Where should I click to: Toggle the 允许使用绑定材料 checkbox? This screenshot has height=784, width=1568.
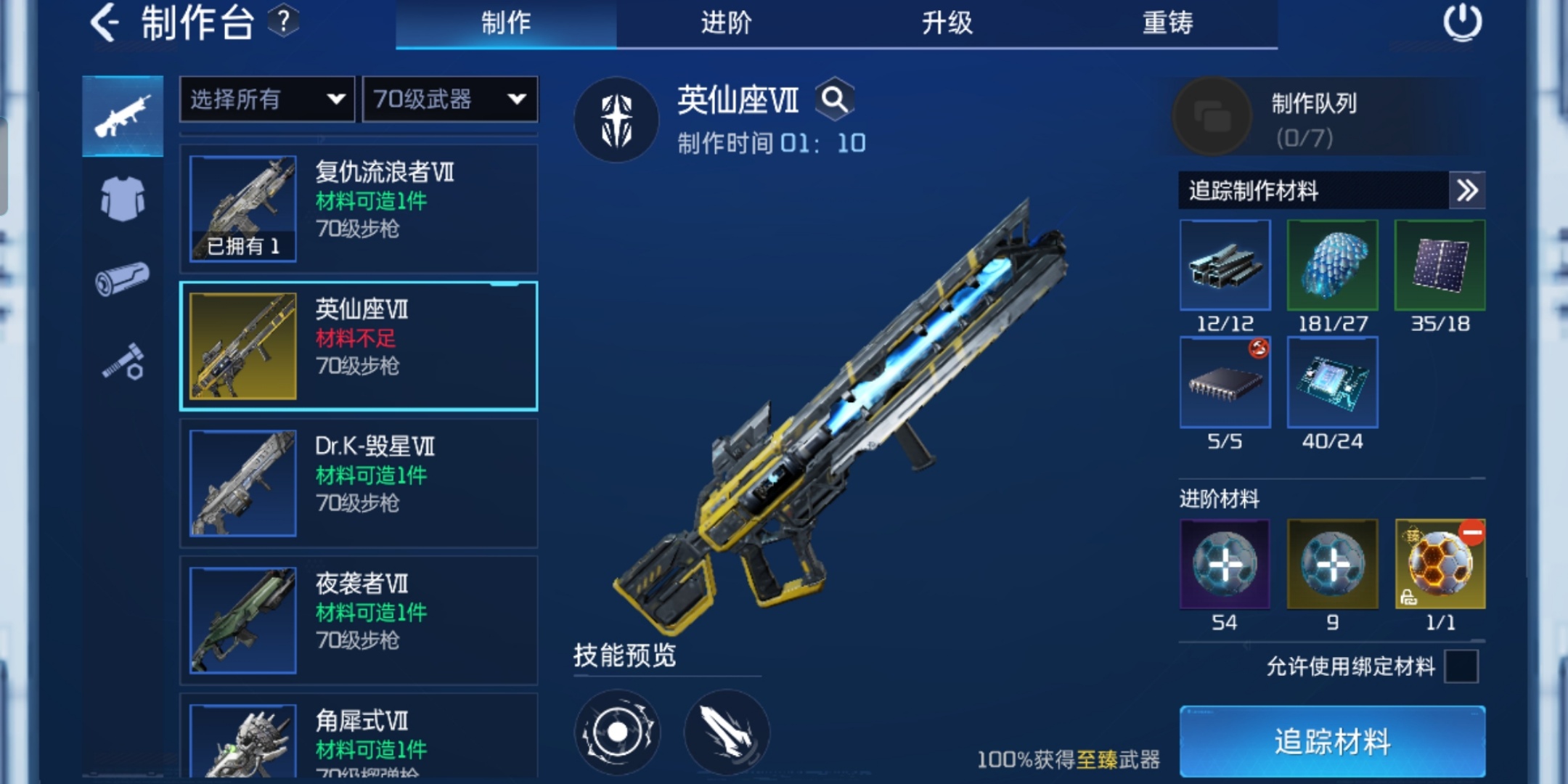[x=1461, y=666]
